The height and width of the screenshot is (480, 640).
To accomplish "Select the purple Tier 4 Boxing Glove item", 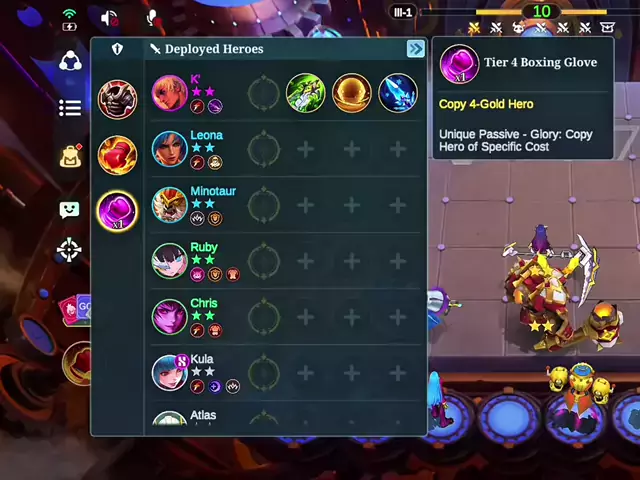I will click(117, 211).
